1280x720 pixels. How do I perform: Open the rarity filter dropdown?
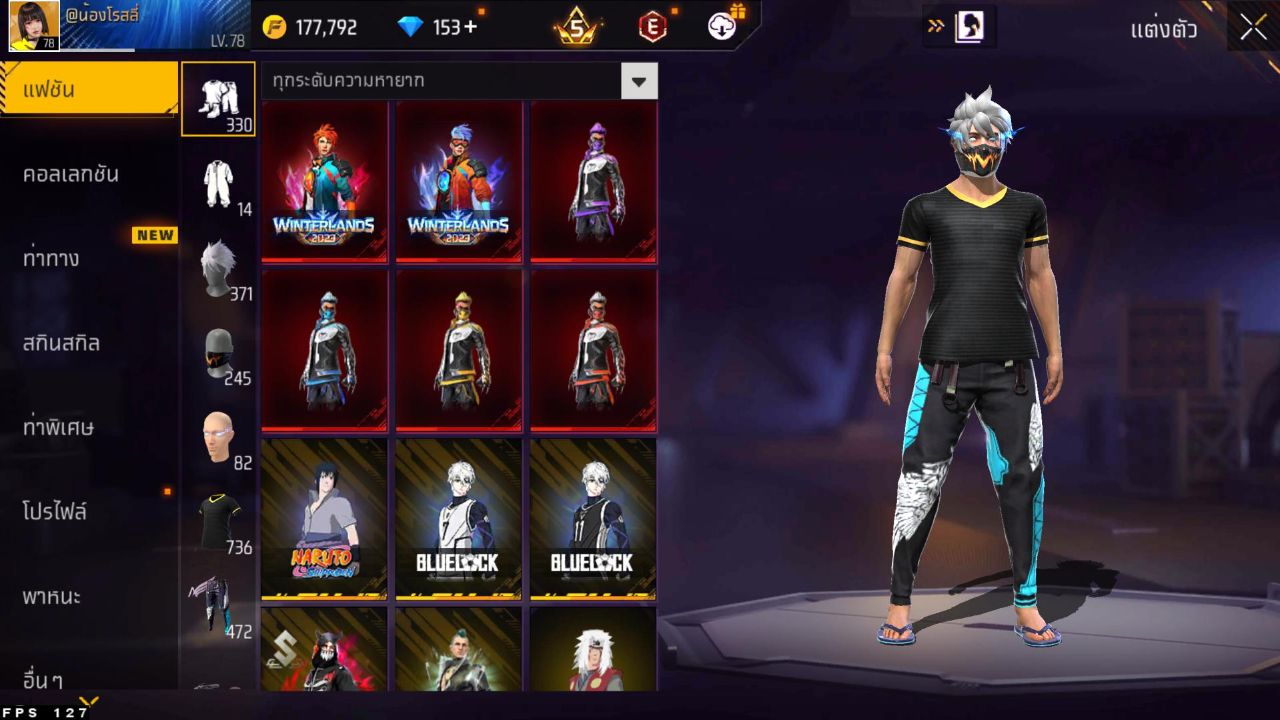click(x=440, y=81)
